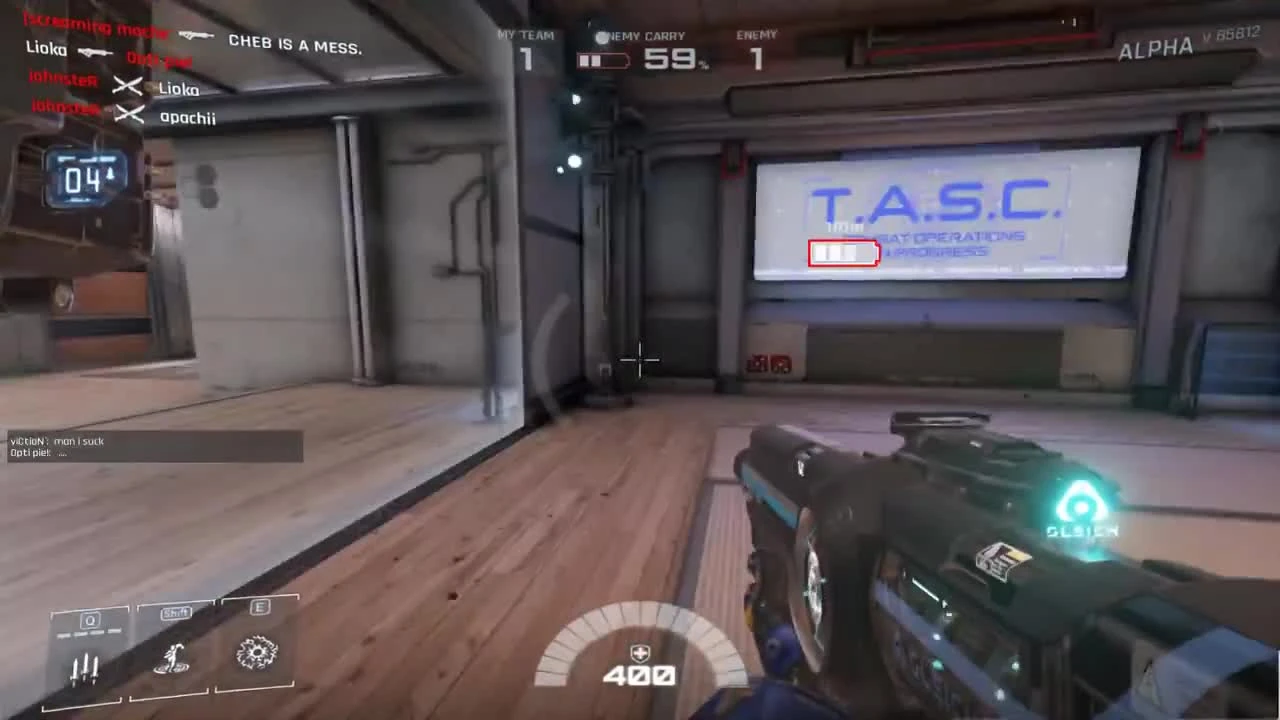Click the ENEMY CARRY header
Viewport: 1280px width, 720px height.
(640, 36)
